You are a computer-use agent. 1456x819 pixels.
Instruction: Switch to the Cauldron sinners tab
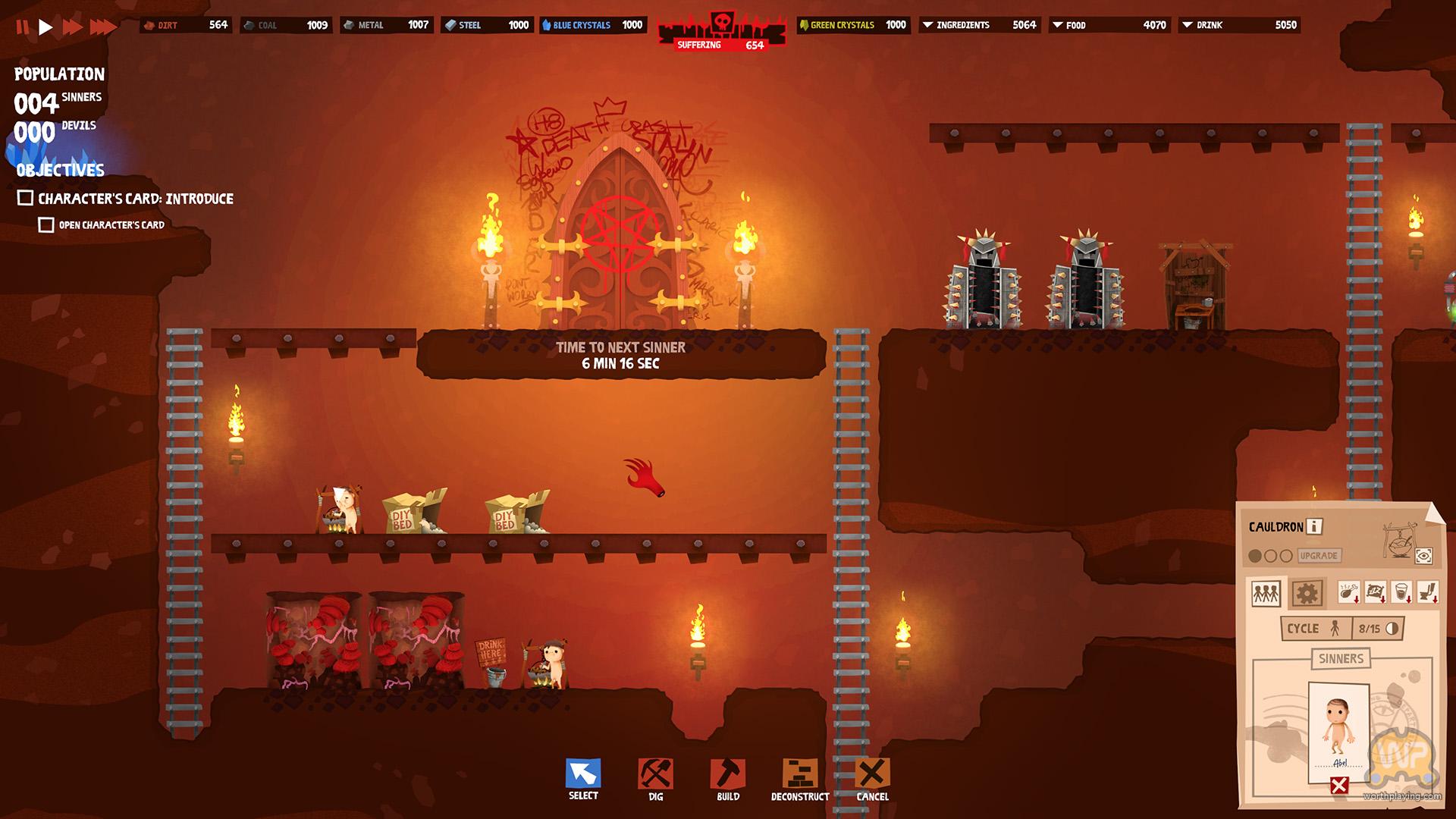(x=1266, y=593)
